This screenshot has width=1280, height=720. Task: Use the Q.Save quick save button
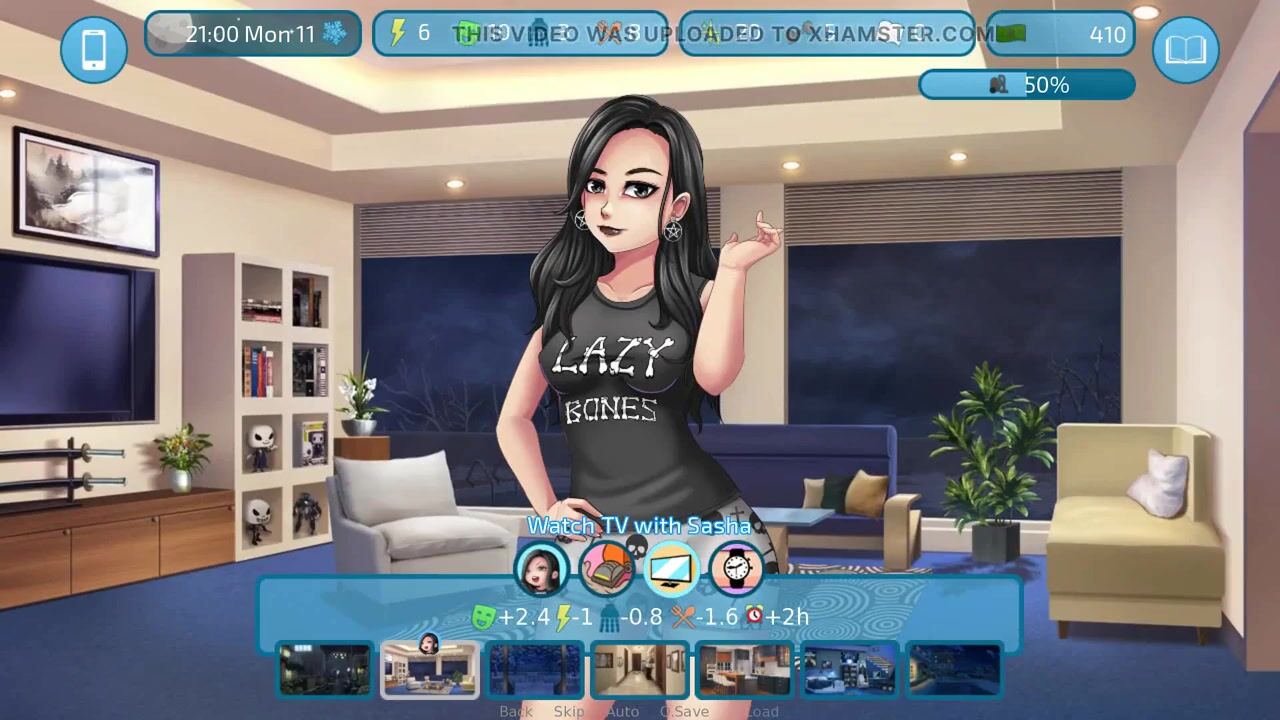pyautogui.click(x=685, y=712)
